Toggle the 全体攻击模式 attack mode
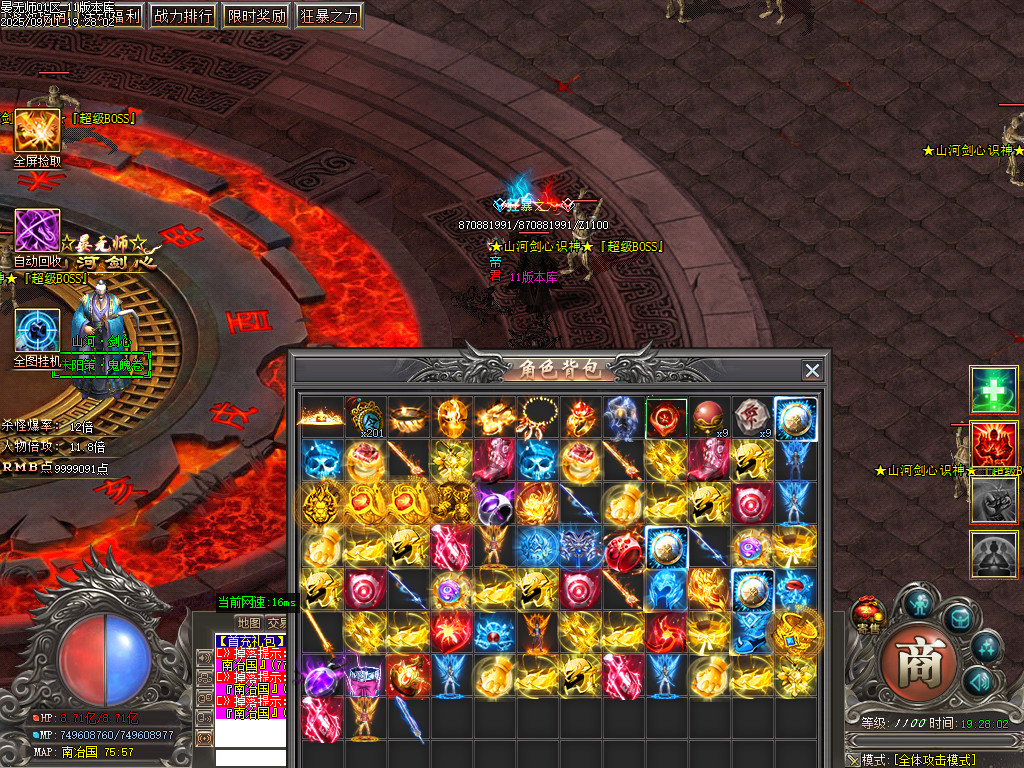Viewport: 1024px width, 768px height. (935, 760)
